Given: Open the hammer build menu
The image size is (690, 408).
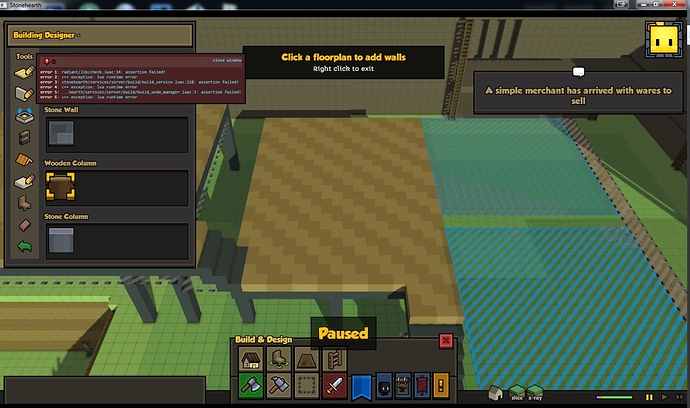Looking at the screenshot, I should [279, 386].
